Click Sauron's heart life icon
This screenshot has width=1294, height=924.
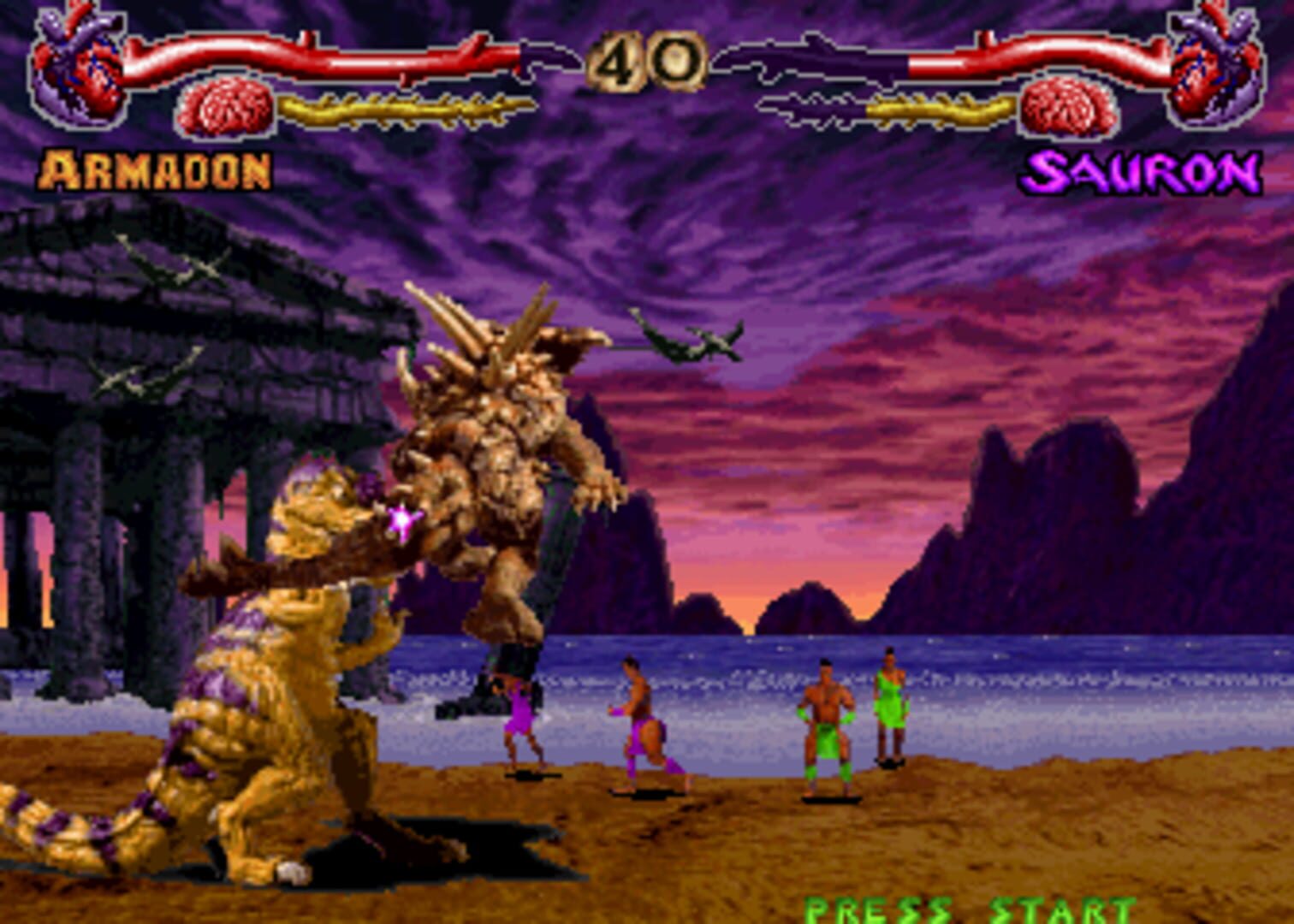[1215, 68]
